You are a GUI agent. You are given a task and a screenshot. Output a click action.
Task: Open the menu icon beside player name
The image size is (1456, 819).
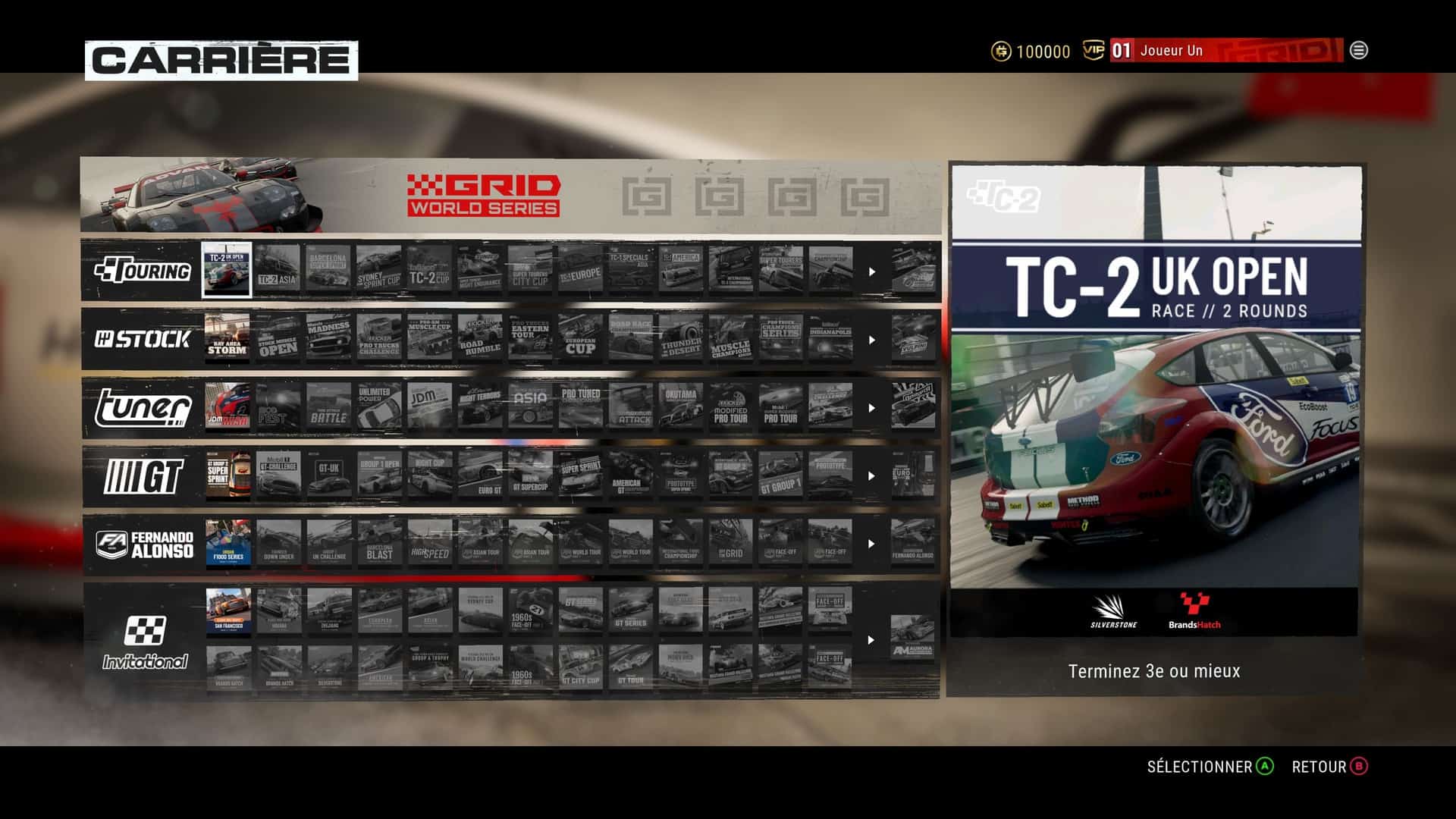(x=1359, y=51)
